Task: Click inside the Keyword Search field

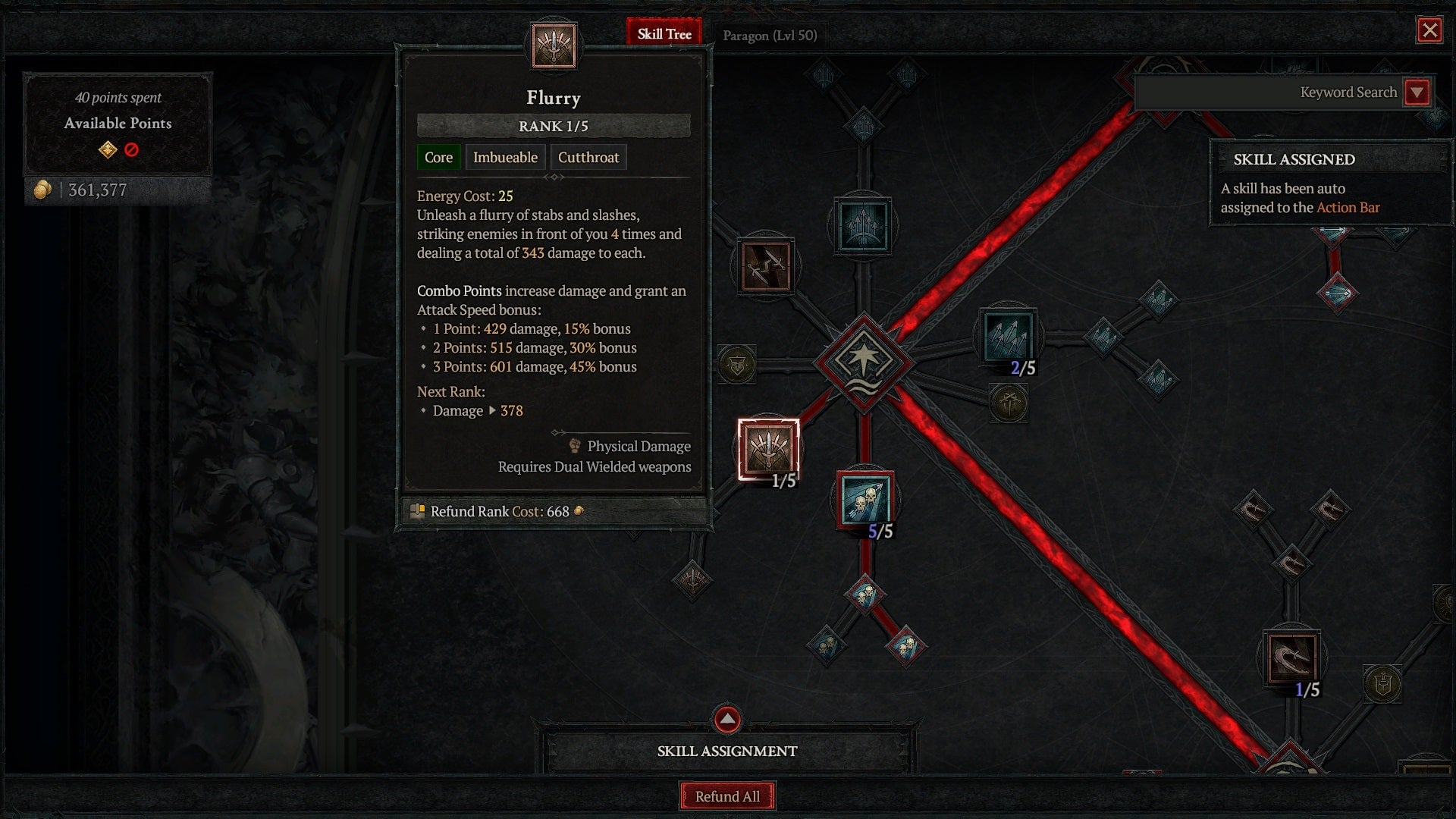Action: [x=1289, y=92]
